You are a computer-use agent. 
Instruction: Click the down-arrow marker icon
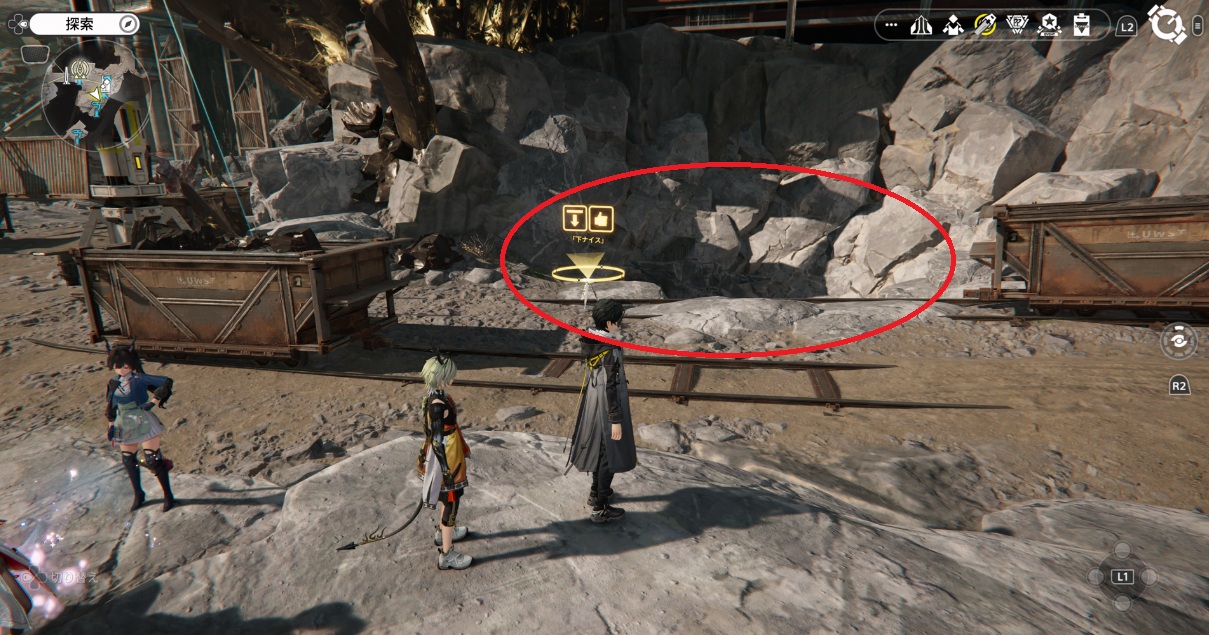coord(575,218)
